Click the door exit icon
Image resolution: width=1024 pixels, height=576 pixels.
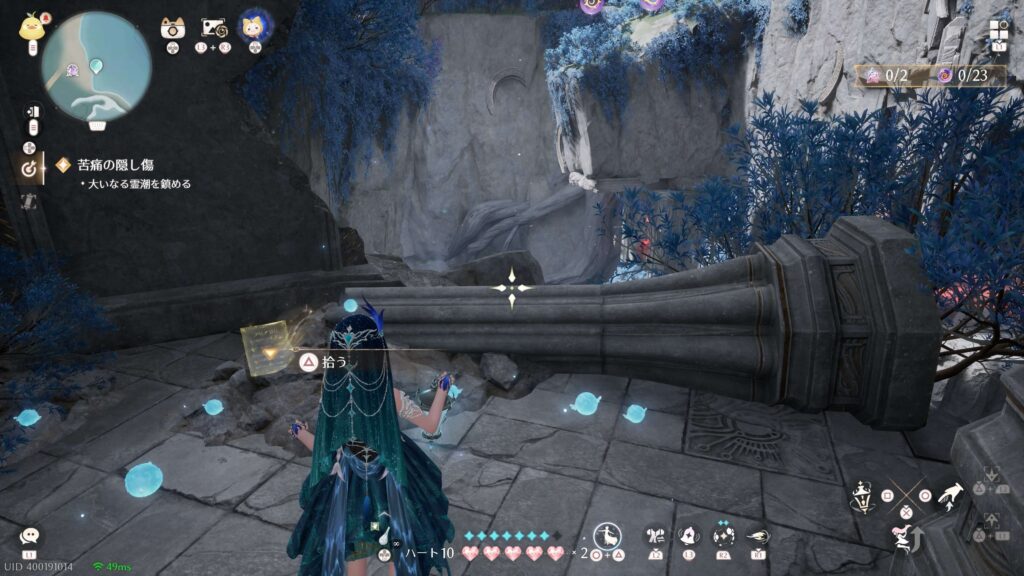31,112
